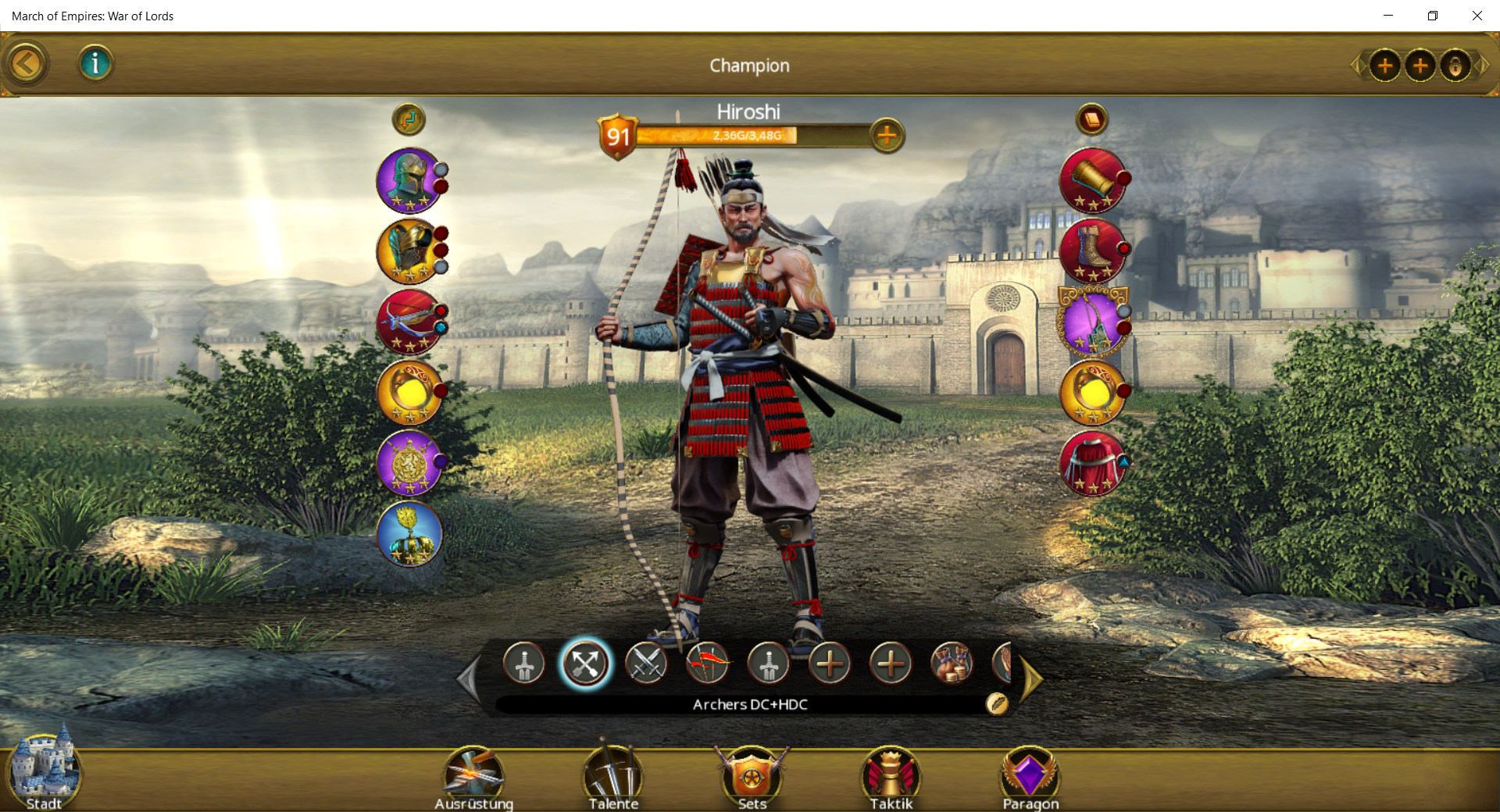Choose the bow and arrow preset
Screen dimensions: 1500x812
[x=707, y=664]
